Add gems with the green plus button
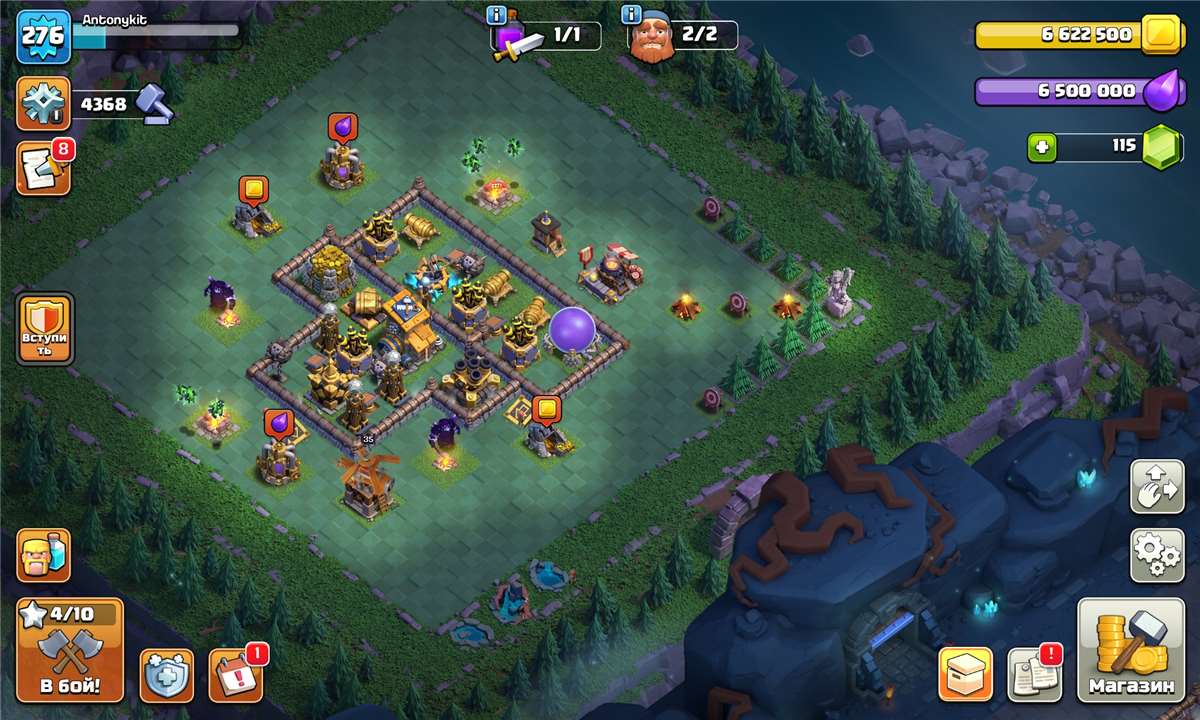 coord(1042,147)
